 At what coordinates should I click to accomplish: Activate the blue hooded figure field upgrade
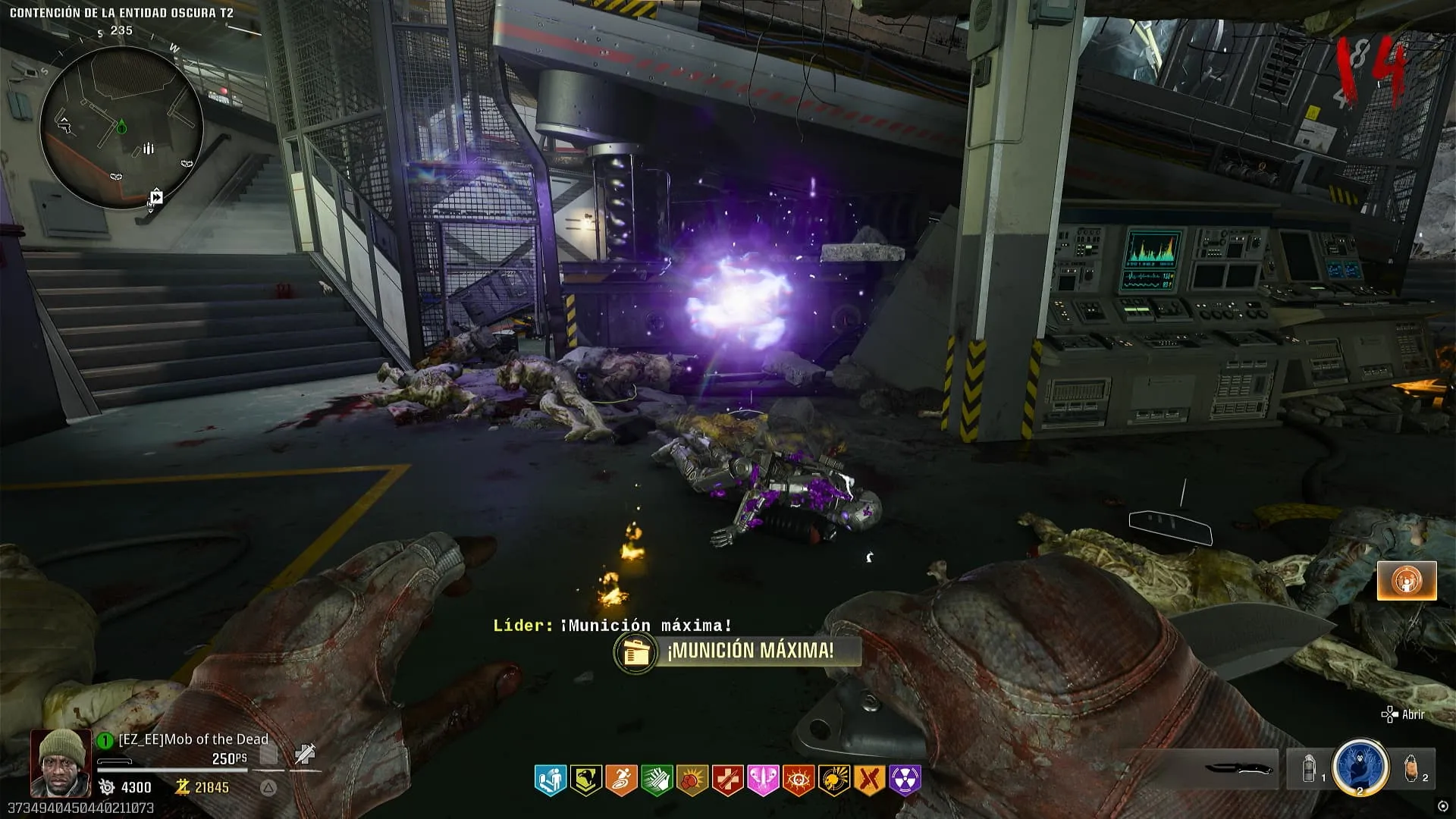[x=1360, y=766]
